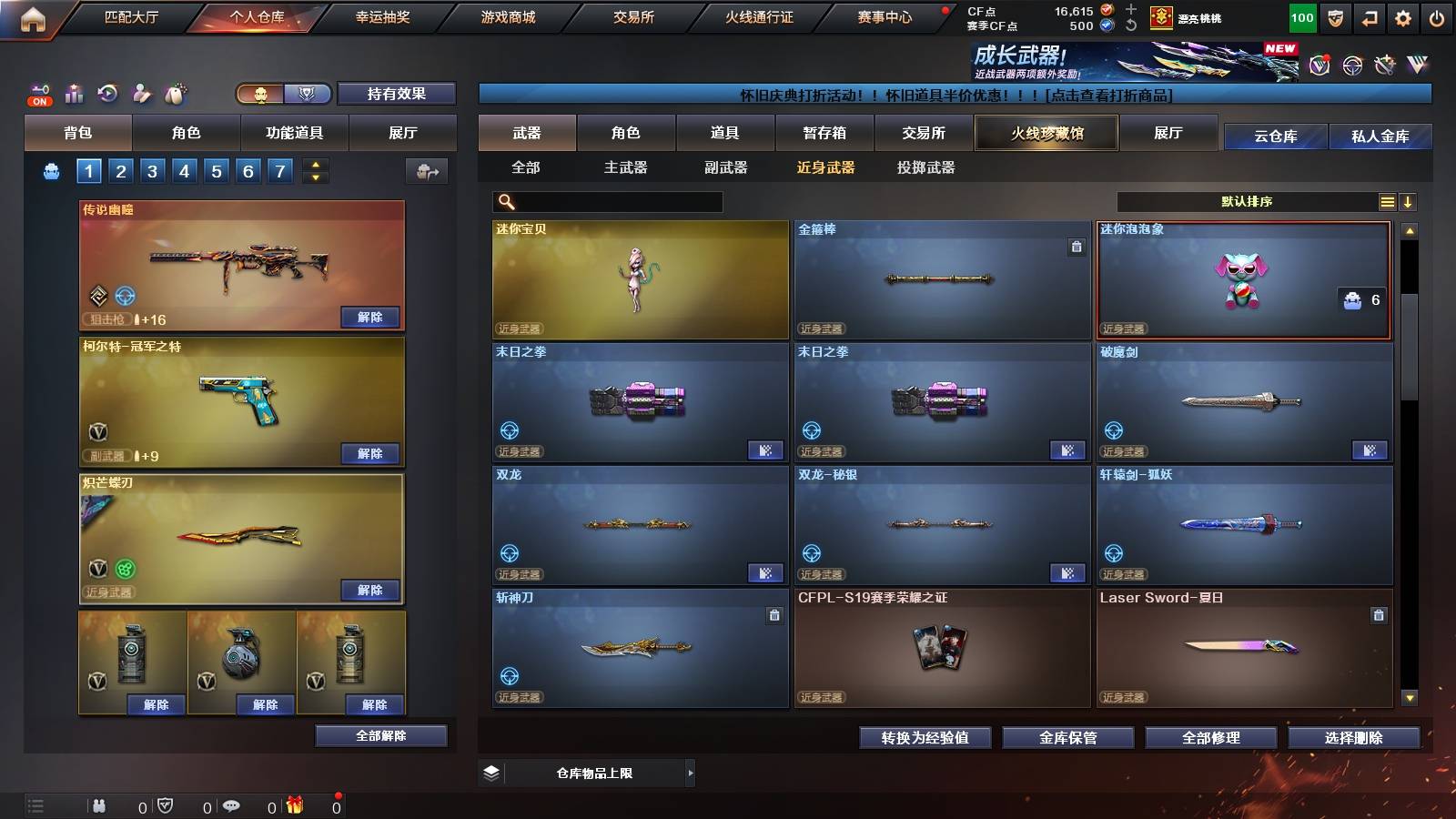This screenshot has height=819, width=1456.
Task: Click the wrench repair icon under the banner
Action: click(x=1384, y=66)
